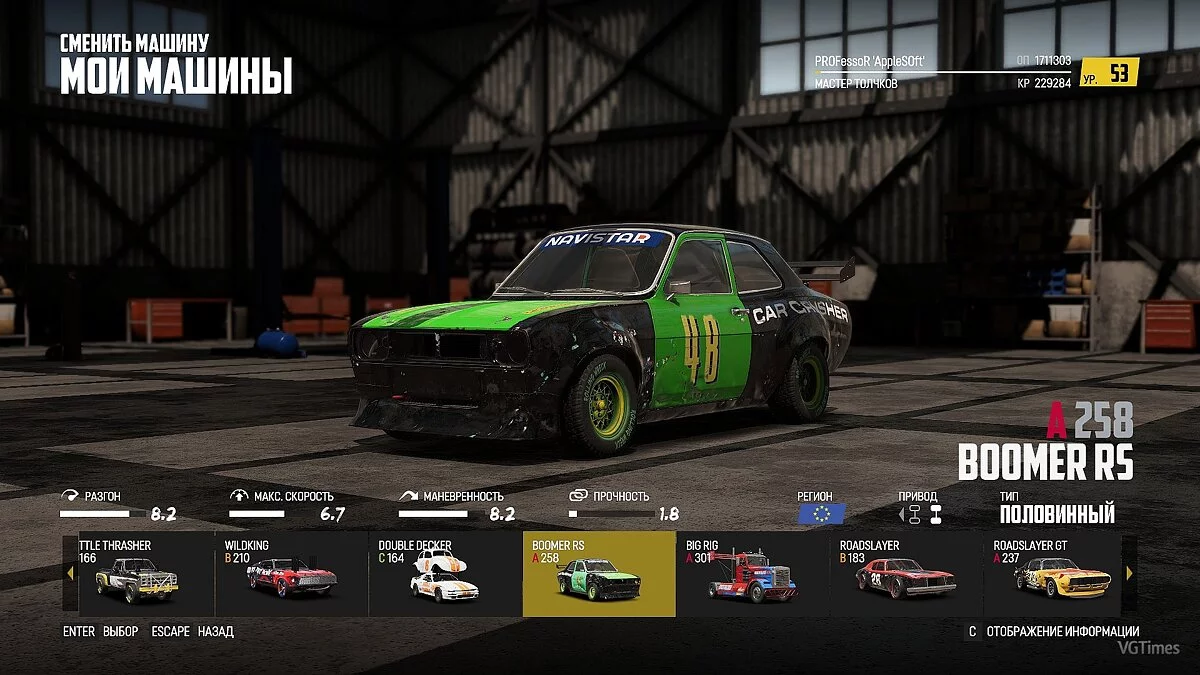
Task: Click the right carousel arrow
Action: (x=1130, y=574)
